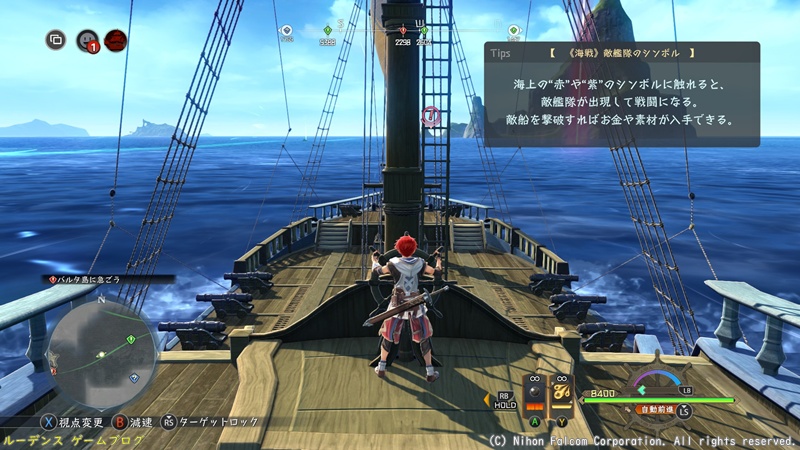Image resolution: width=800 pixels, height=450 pixels.
Task: Click the white diamond marker on the compass
Action: point(286,31)
